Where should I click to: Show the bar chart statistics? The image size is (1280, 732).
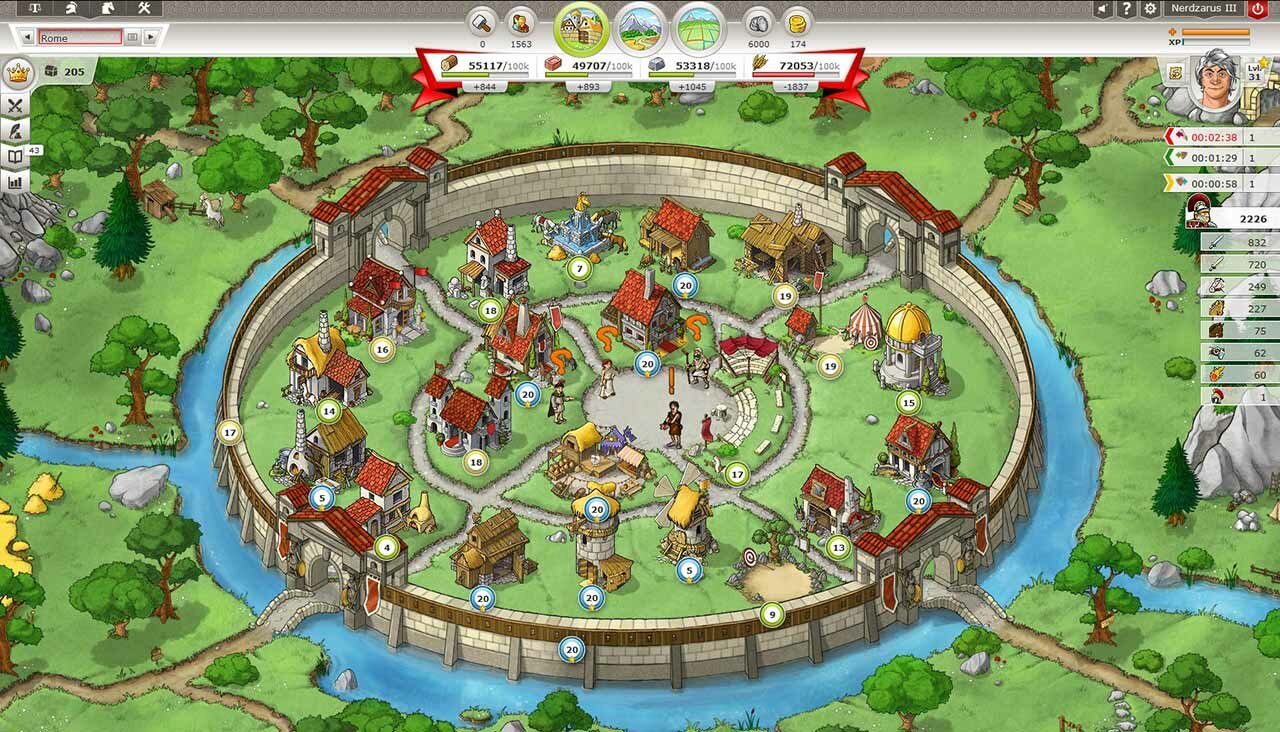click(x=16, y=183)
